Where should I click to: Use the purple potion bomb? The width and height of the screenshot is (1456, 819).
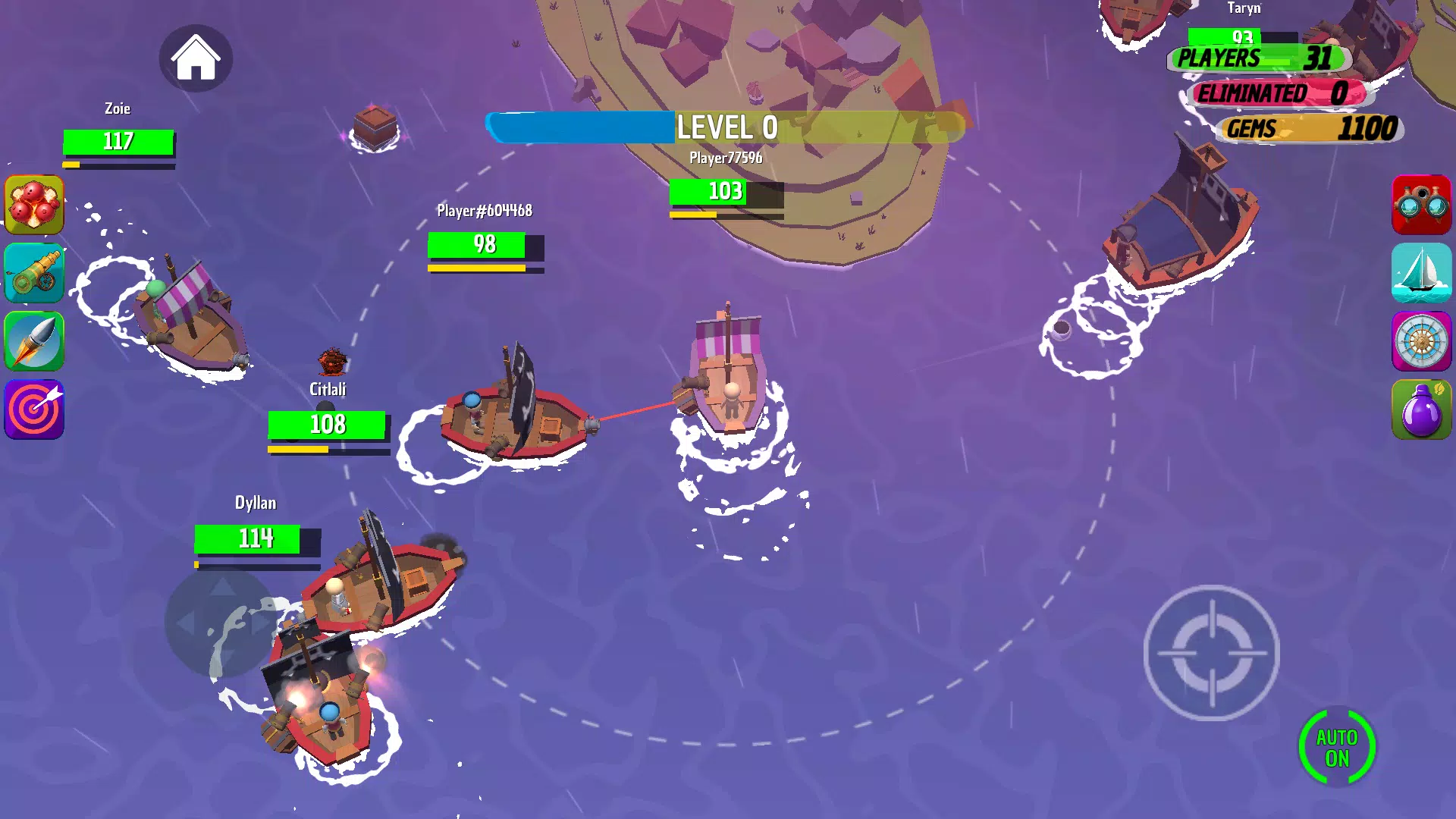[1422, 409]
